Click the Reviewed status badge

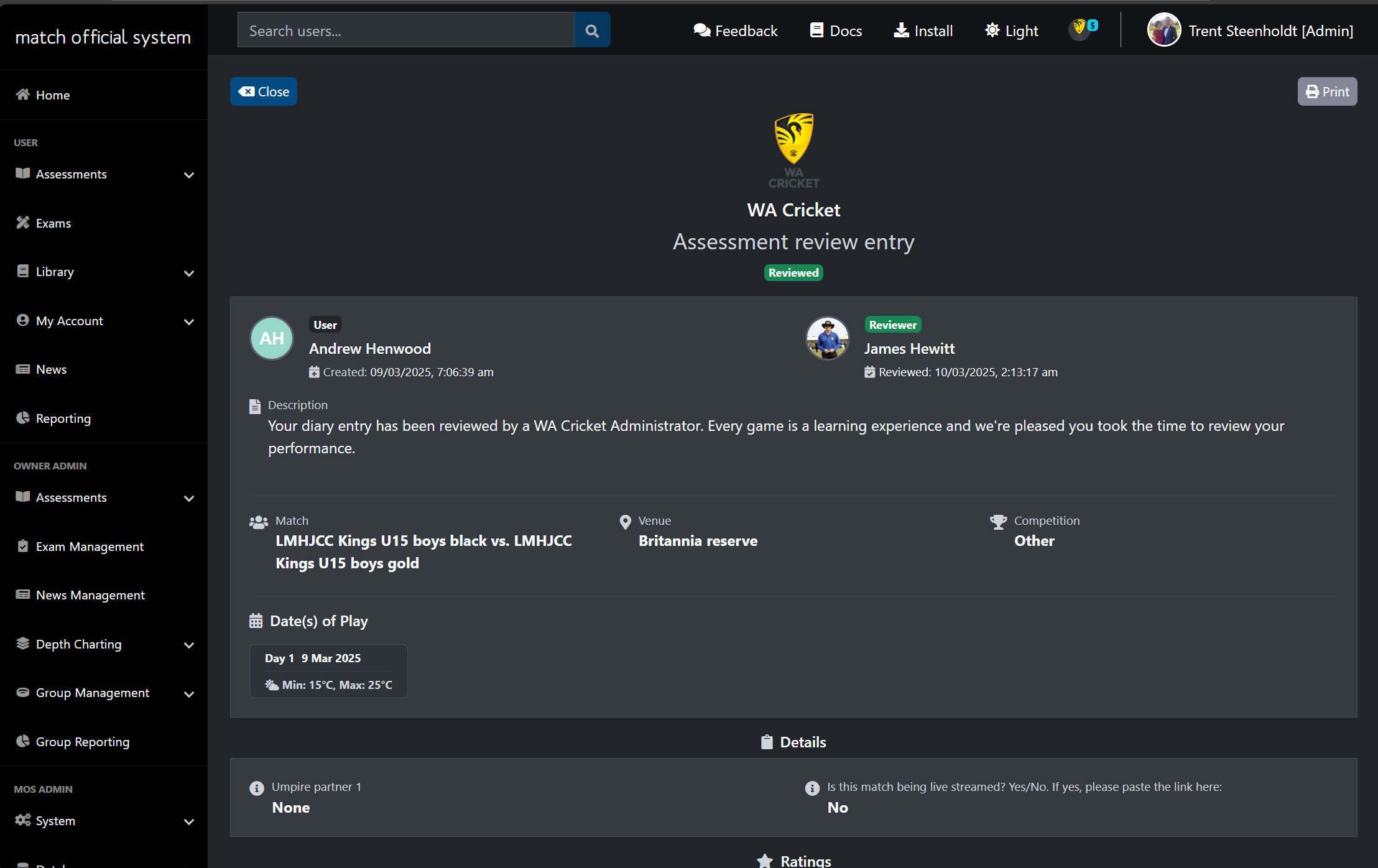[793, 272]
